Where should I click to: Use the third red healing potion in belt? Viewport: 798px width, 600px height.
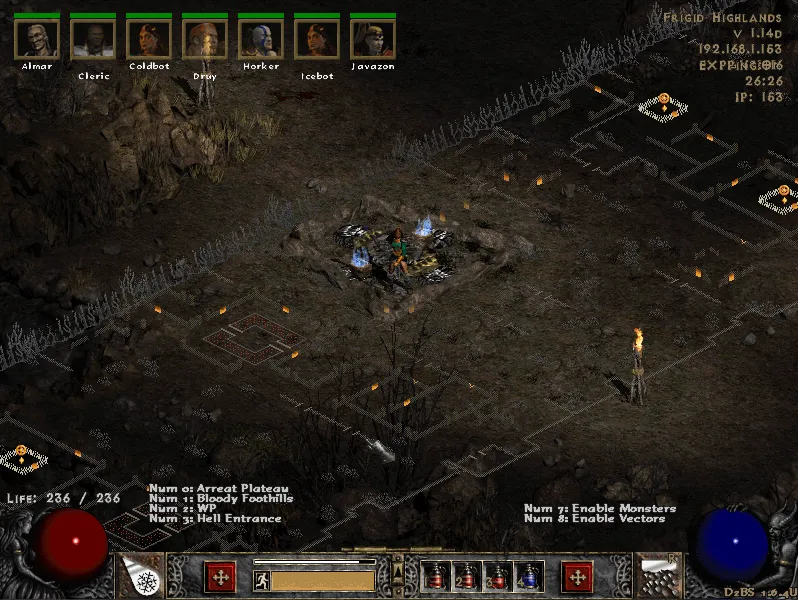point(498,577)
